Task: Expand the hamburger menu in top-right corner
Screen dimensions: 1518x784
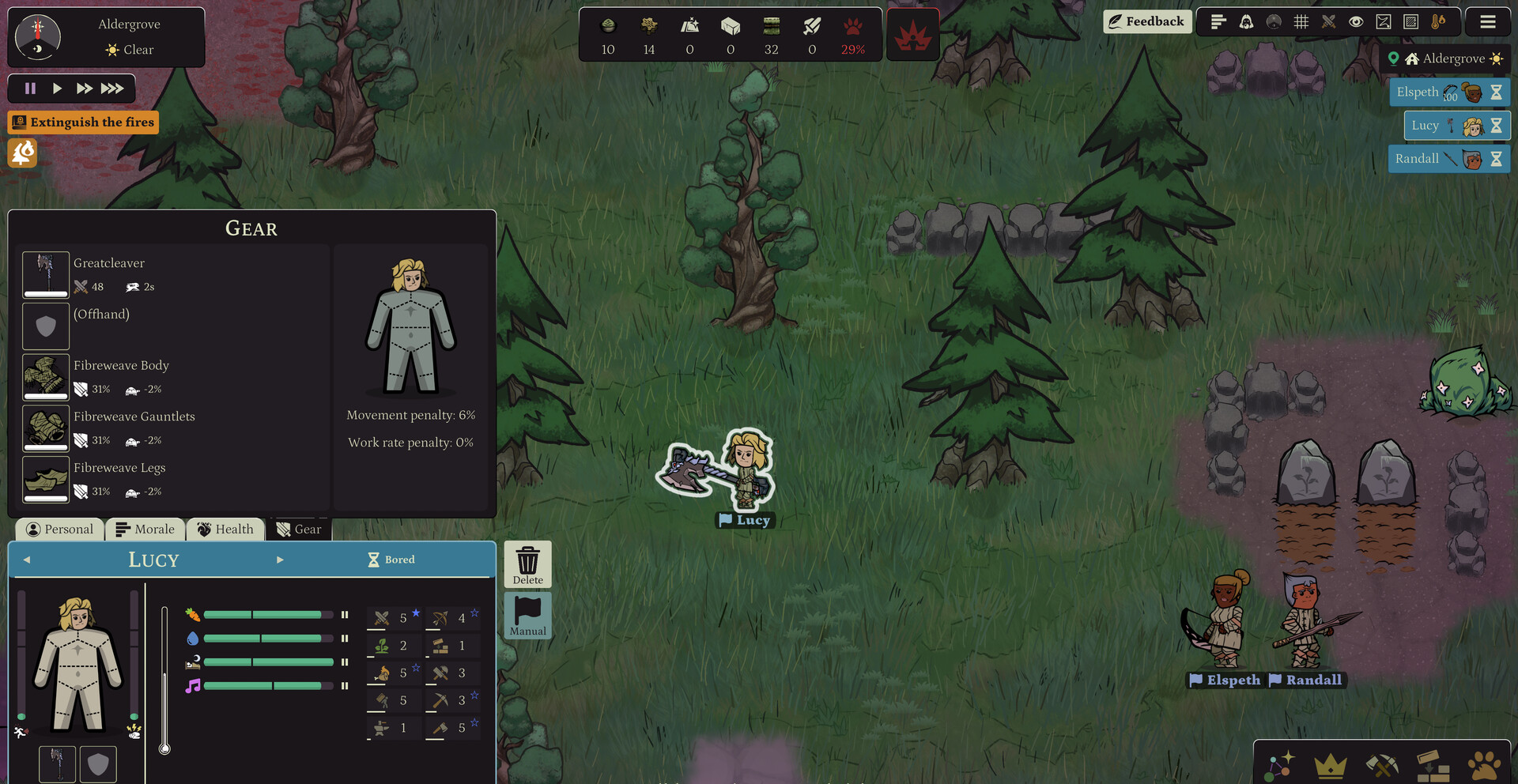Action: click(x=1489, y=22)
